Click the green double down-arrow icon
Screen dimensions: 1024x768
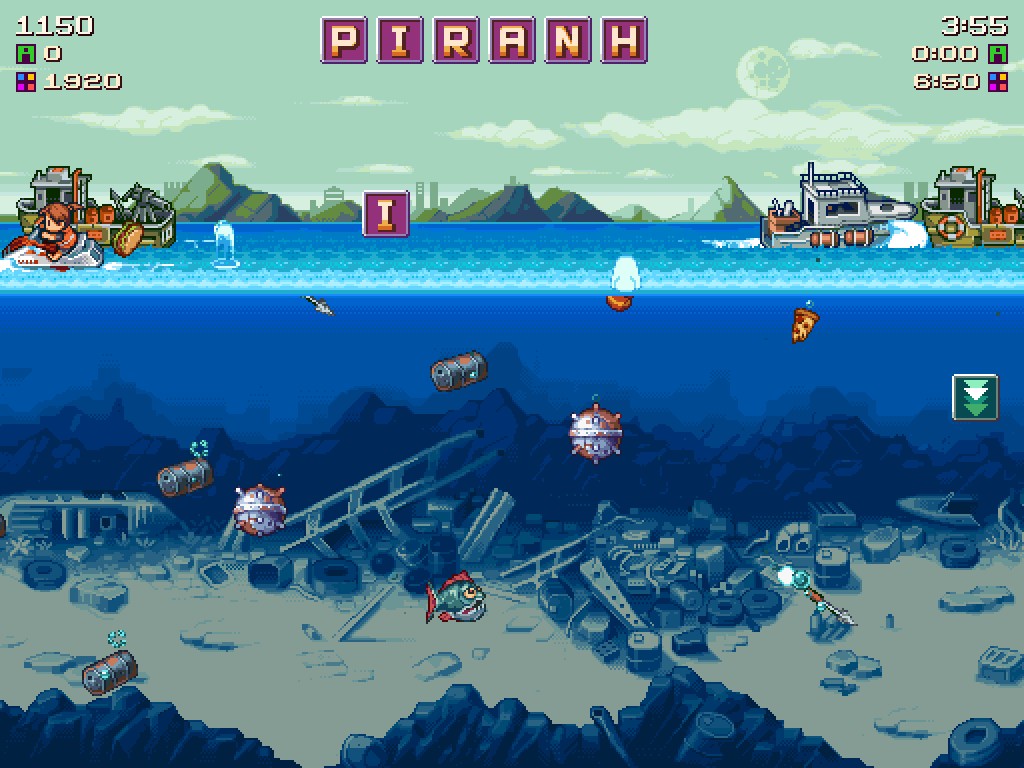pyautogui.click(x=975, y=397)
